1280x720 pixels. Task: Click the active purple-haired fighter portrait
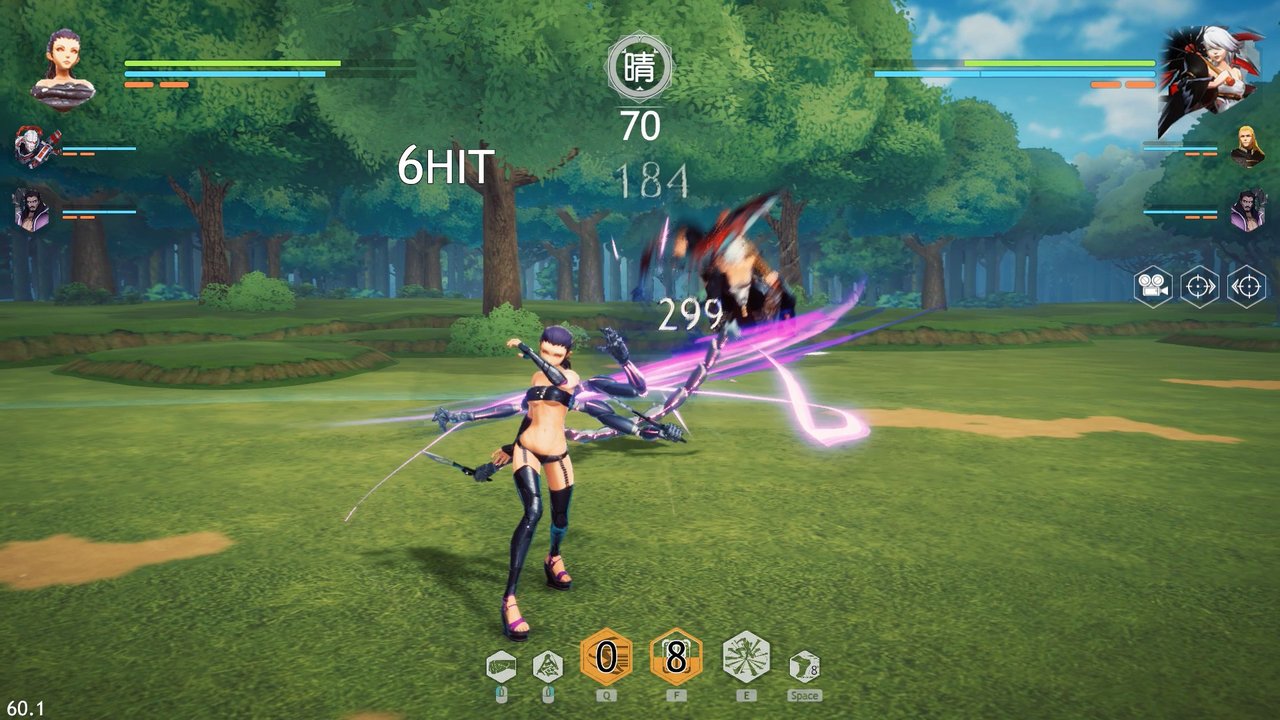click(x=63, y=68)
